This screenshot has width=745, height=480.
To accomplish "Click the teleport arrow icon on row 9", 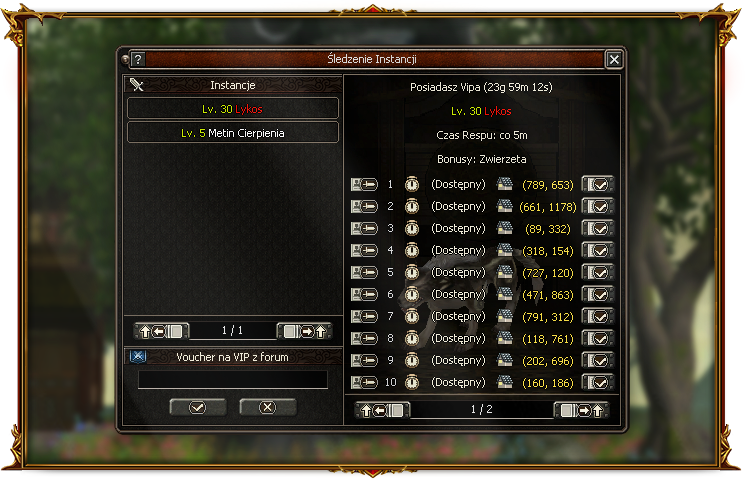I will click(x=364, y=360).
